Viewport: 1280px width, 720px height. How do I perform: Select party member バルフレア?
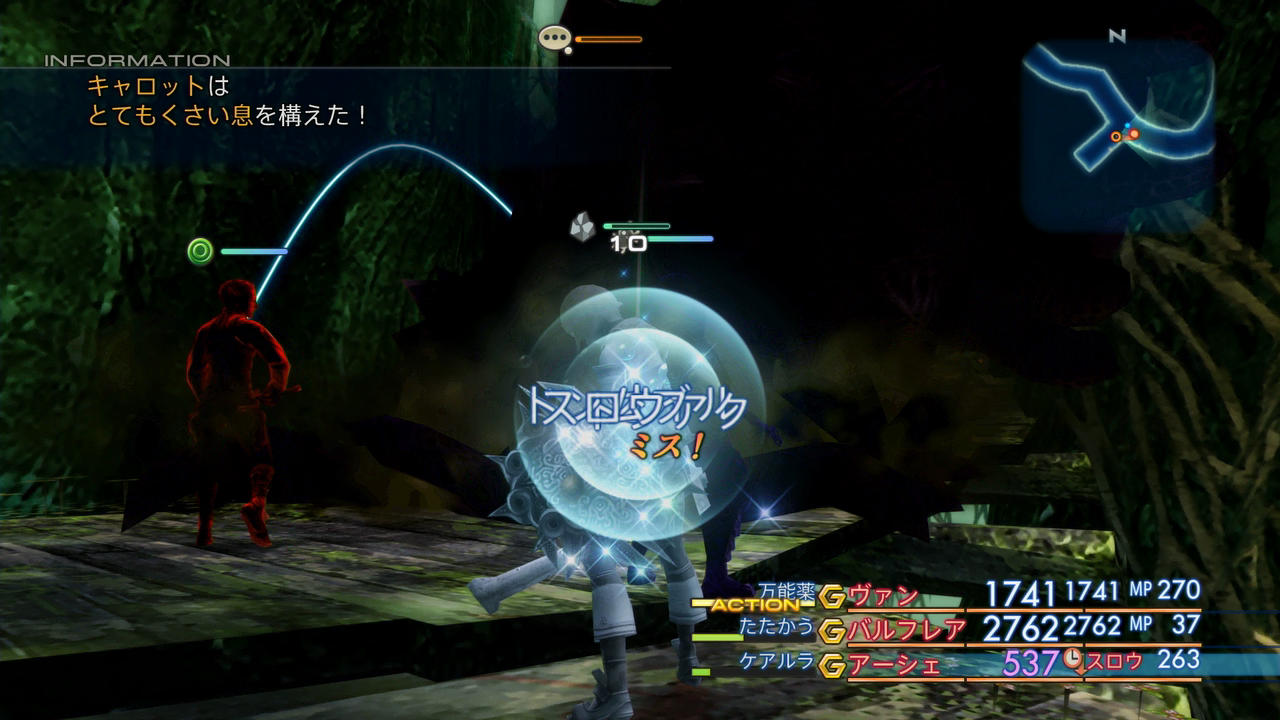(906, 630)
